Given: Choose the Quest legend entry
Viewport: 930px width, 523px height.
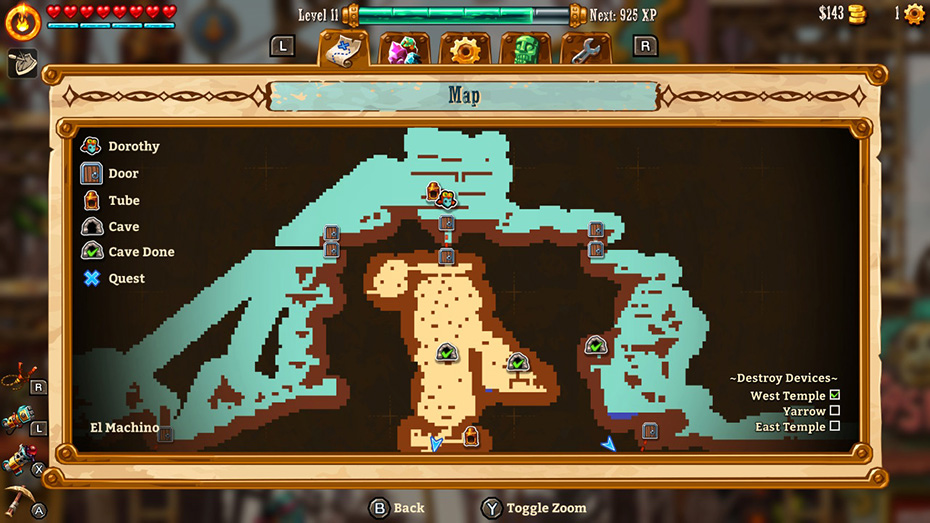Looking at the screenshot, I should click(92, 278).
